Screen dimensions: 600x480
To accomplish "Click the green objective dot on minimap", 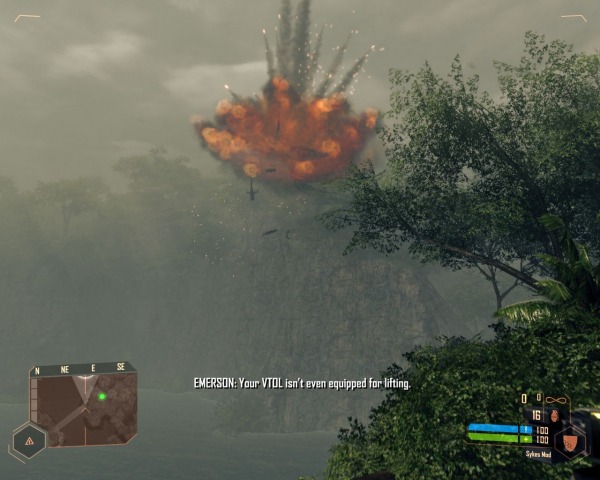I will pos(102,396).
